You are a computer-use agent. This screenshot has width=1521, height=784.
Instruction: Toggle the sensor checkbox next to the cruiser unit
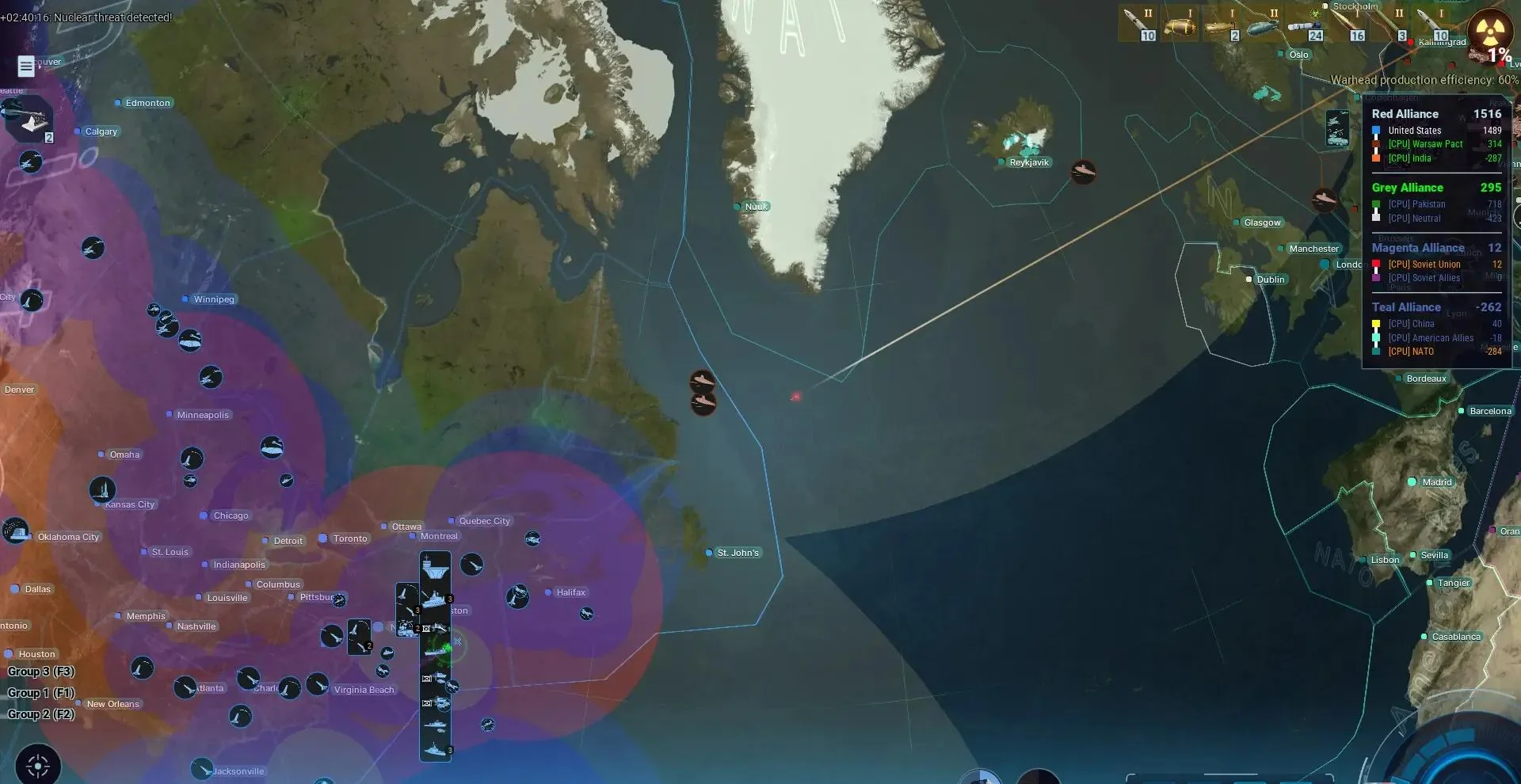[426, 677]
